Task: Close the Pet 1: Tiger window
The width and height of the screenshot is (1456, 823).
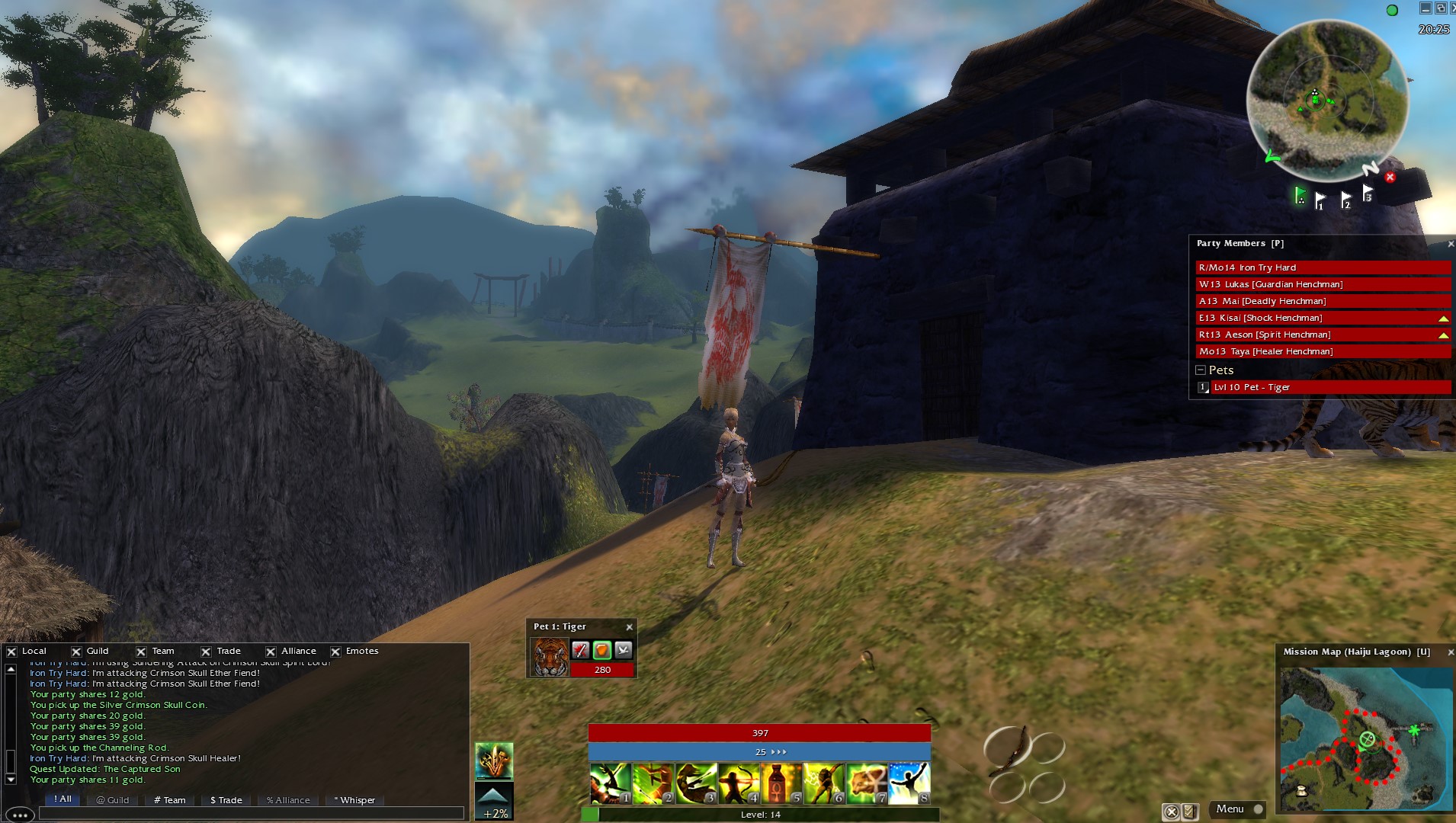Action: (x=629, y=627)
